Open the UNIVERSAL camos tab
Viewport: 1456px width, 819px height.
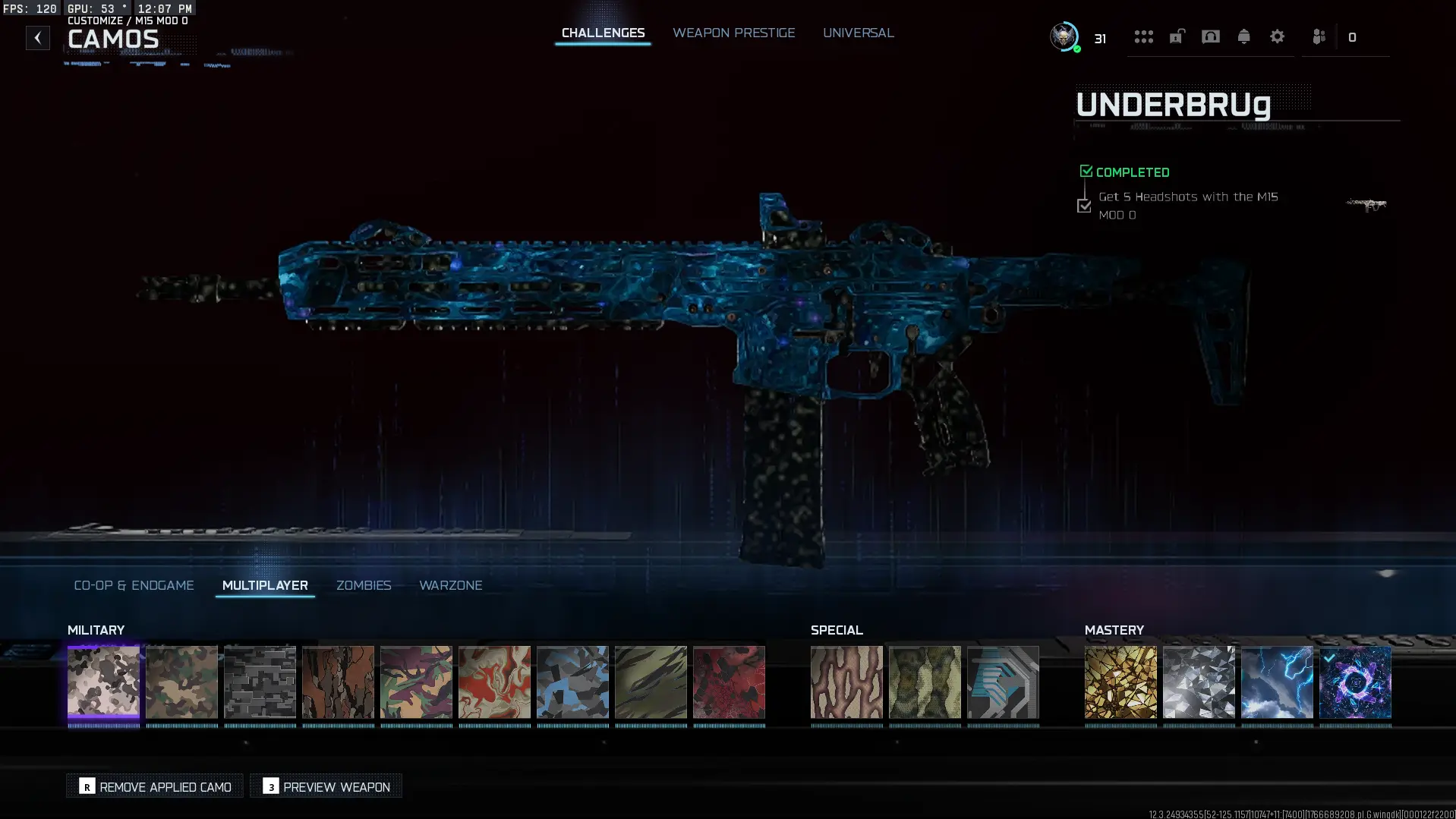click(859, 33)
